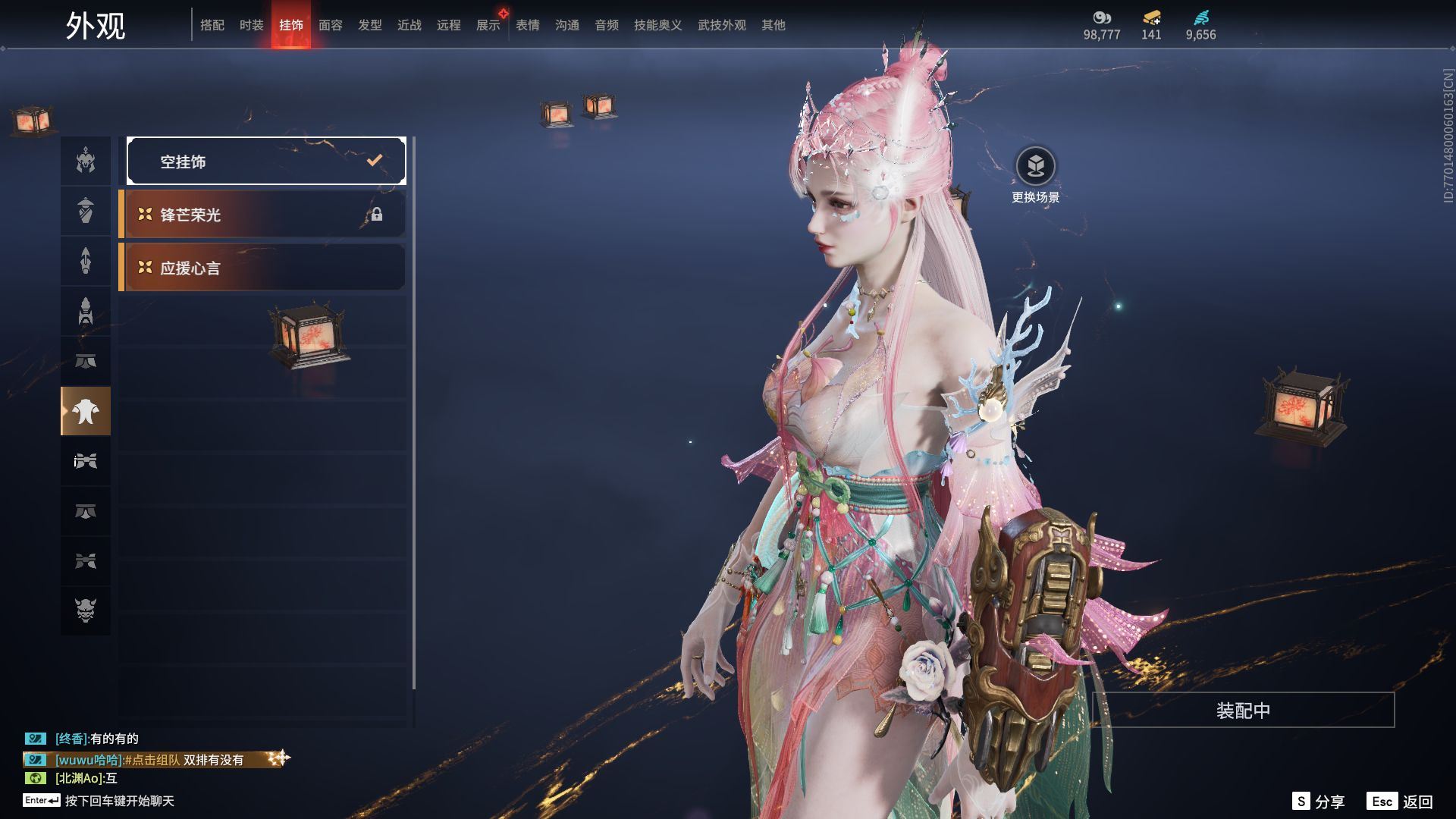The width and height of the screenshot is (1456, 819).
Task: Open the 技能奥义 tab
Action: click(x=658, y=25)
